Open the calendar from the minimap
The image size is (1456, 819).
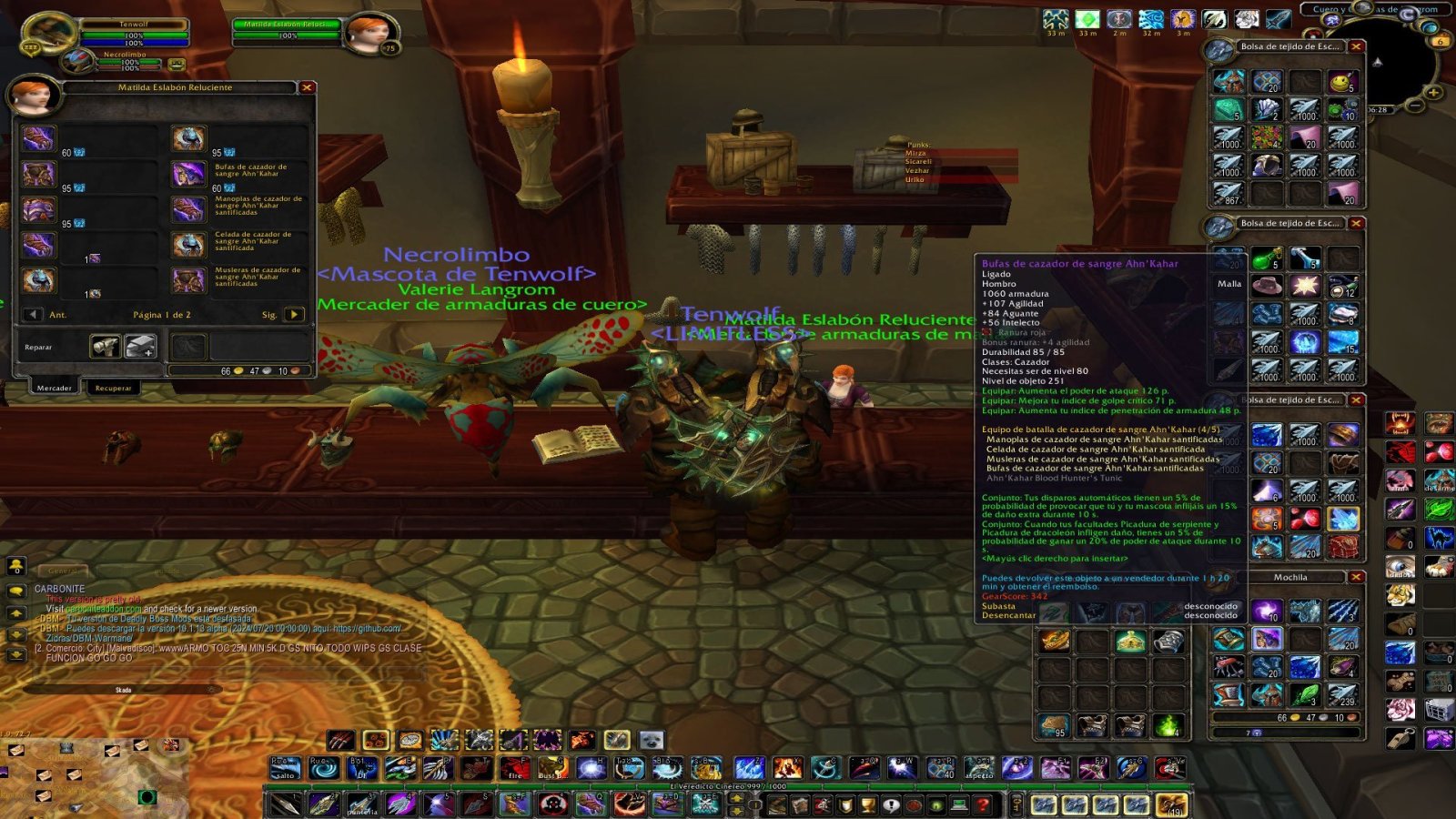point(1441,42)
